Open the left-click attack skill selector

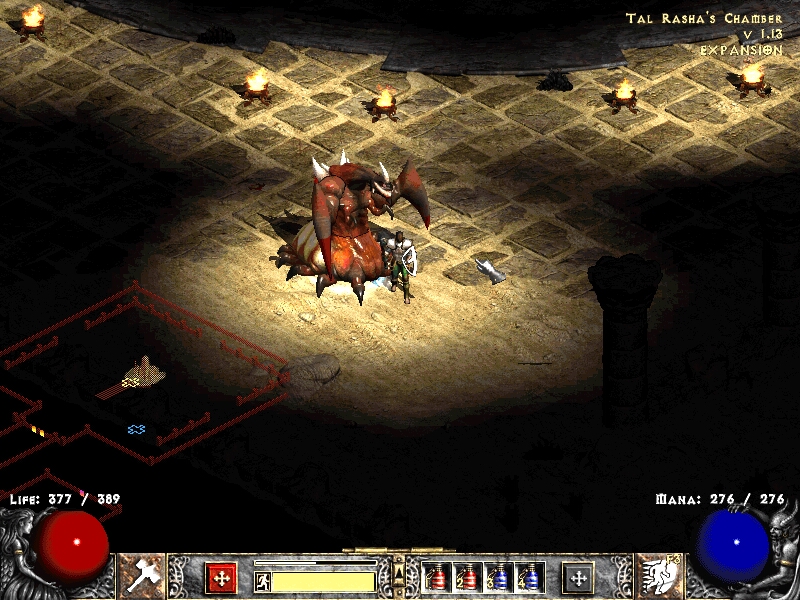click(142, 574)
